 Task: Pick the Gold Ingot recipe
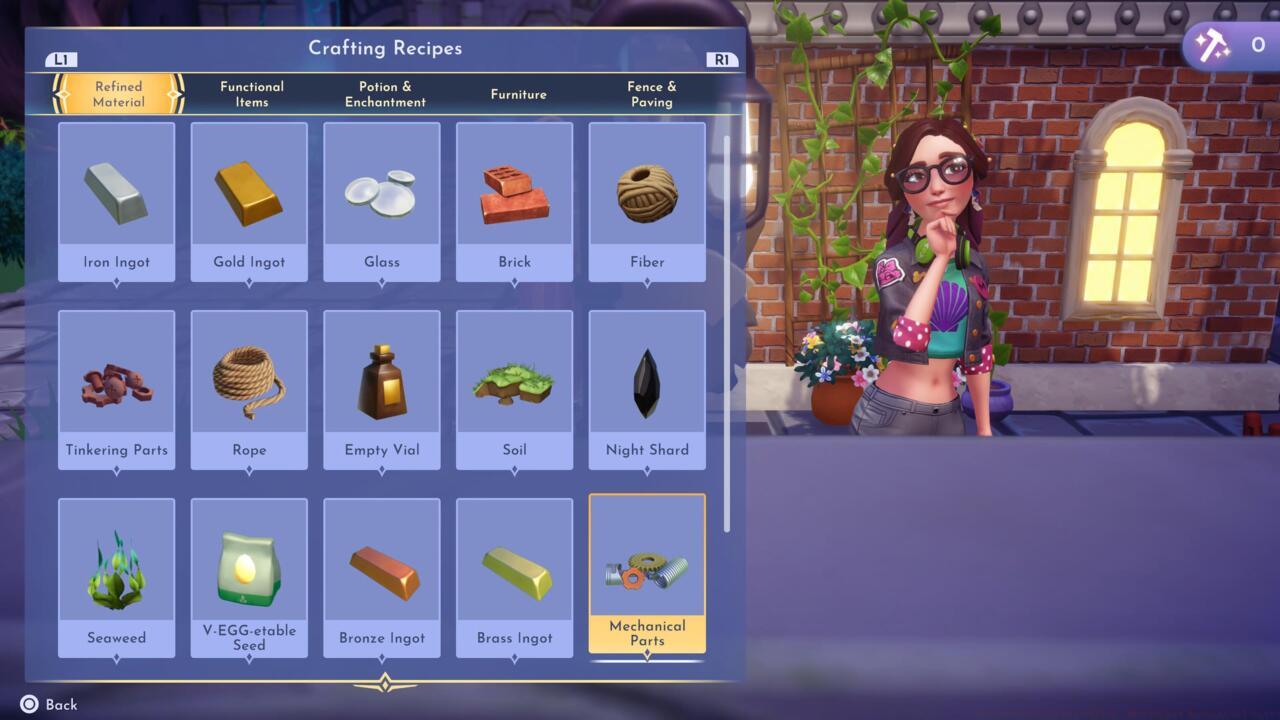click(249, 202)
